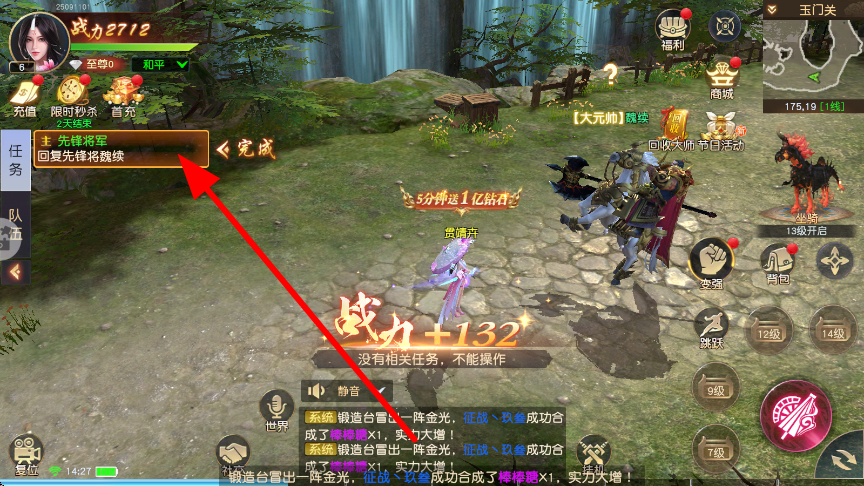Open the player portrait in top-left

click(33, 39)
